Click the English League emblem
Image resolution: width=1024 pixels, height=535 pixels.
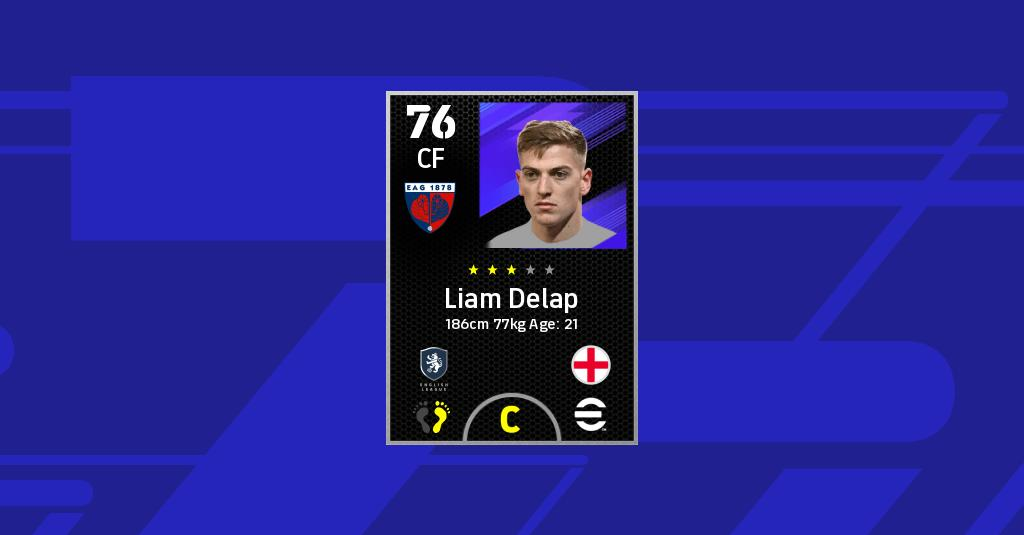[x=434, y=366]
